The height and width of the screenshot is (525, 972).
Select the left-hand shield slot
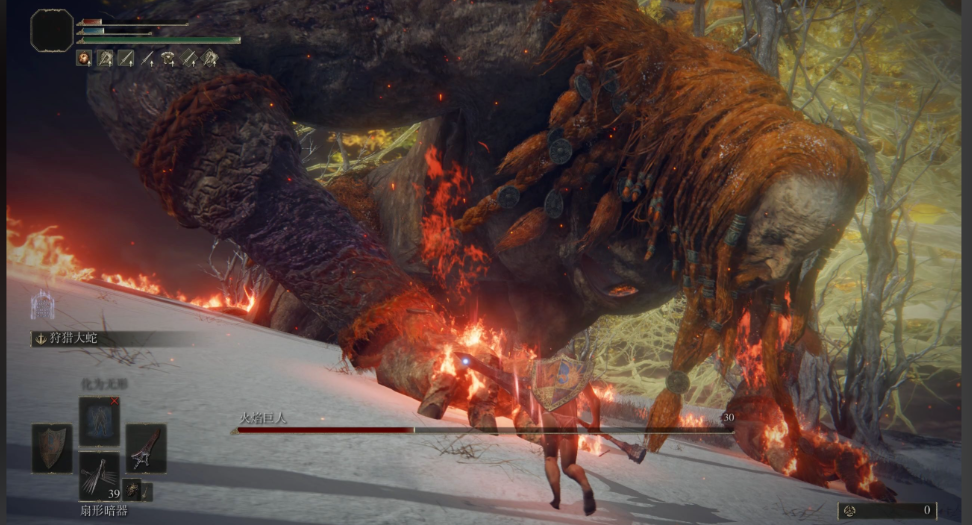click(51, 447)
